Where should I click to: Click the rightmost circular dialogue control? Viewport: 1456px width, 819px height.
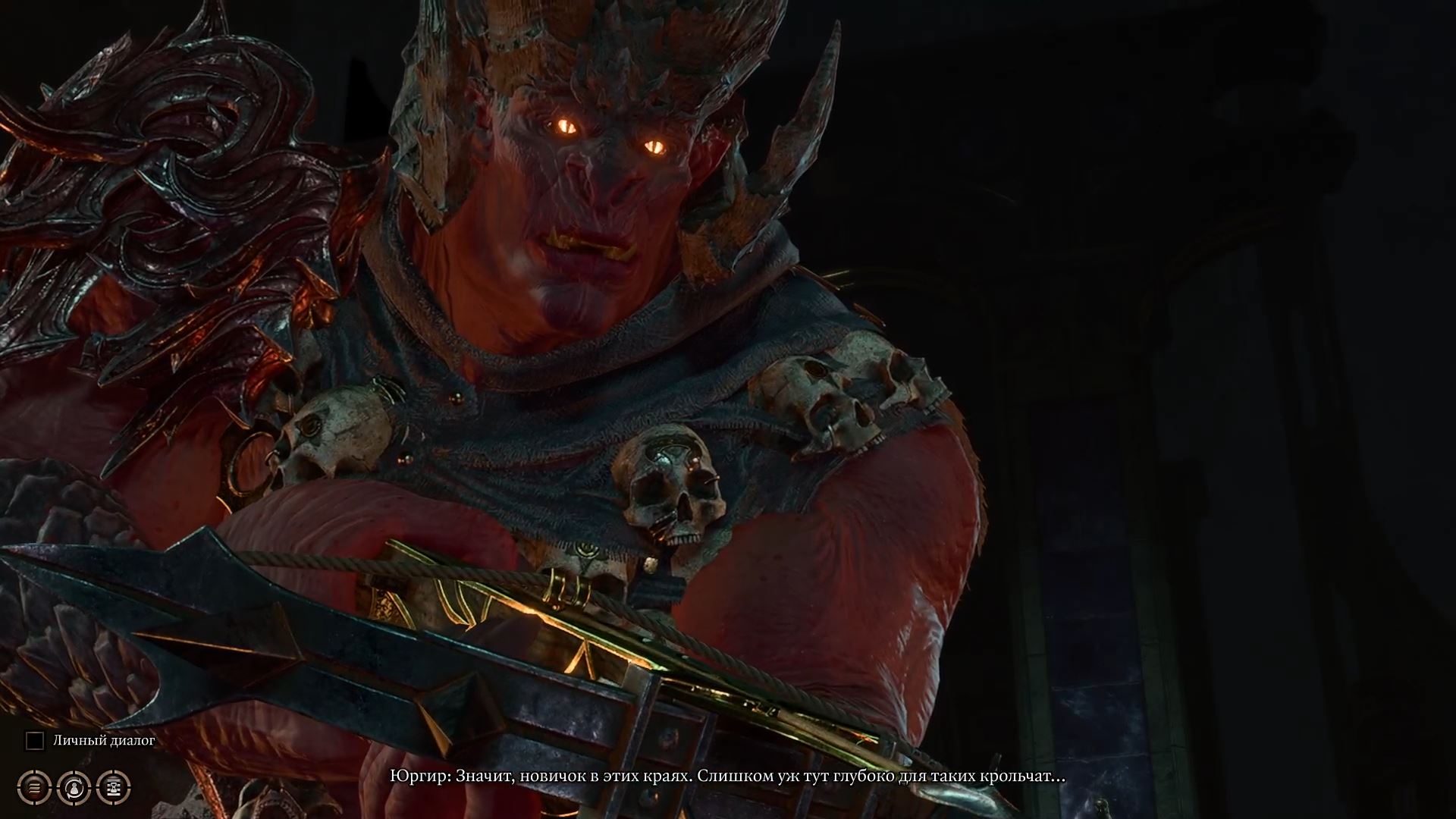114,787
